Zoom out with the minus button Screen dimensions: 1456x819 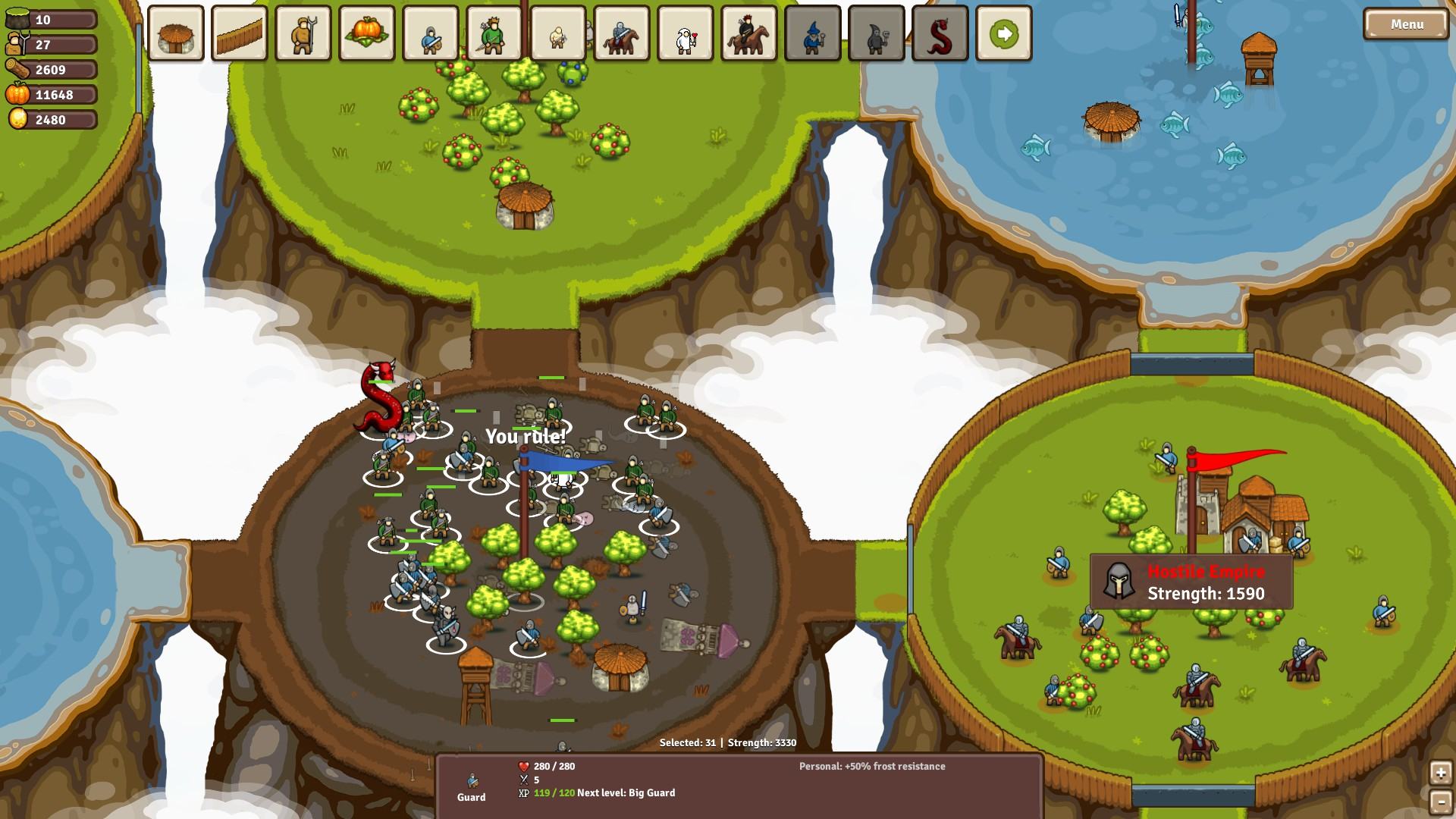coord(1441,802)
